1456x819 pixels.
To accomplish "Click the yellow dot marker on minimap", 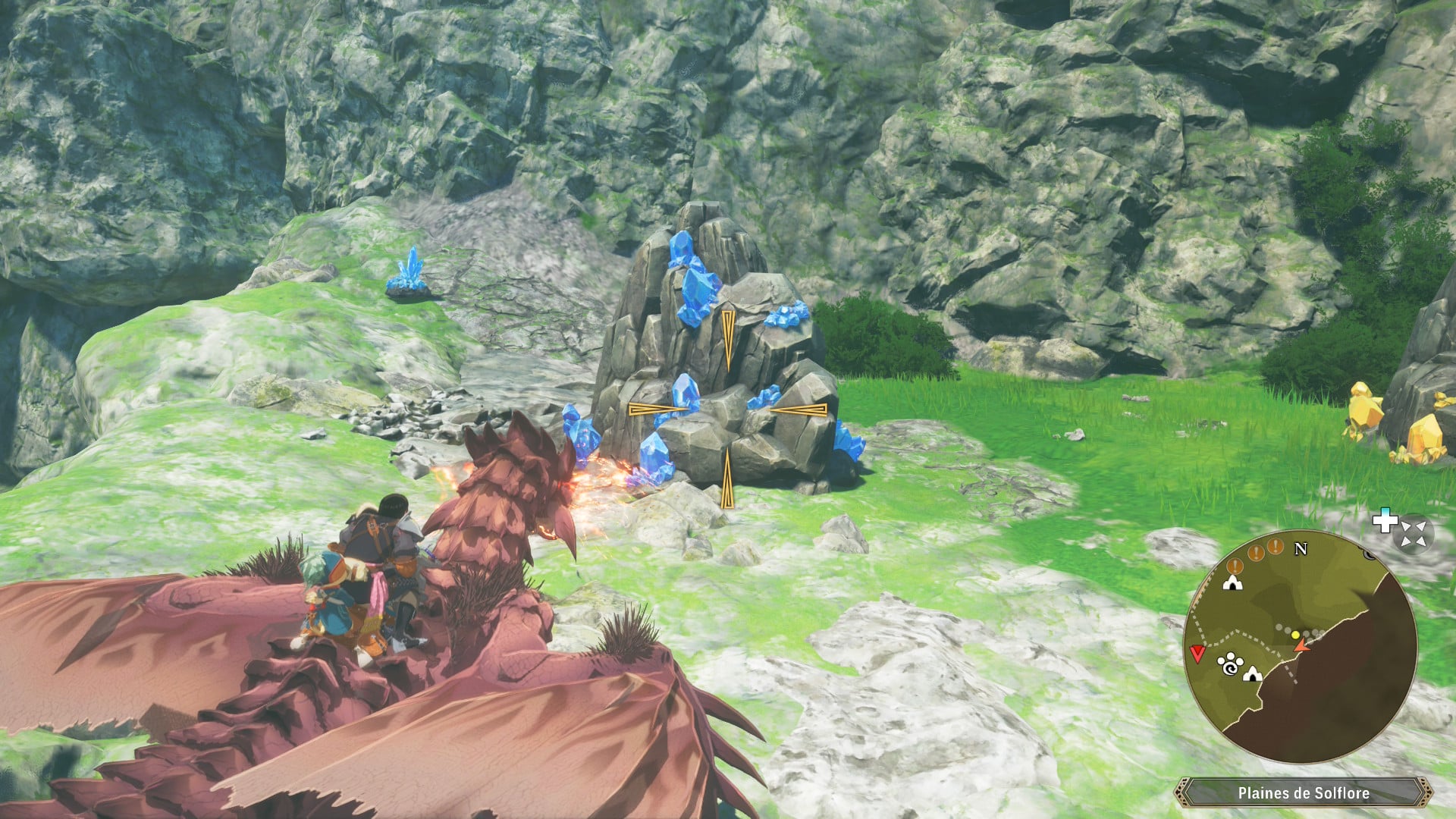I will click(x=1295, y=635).
